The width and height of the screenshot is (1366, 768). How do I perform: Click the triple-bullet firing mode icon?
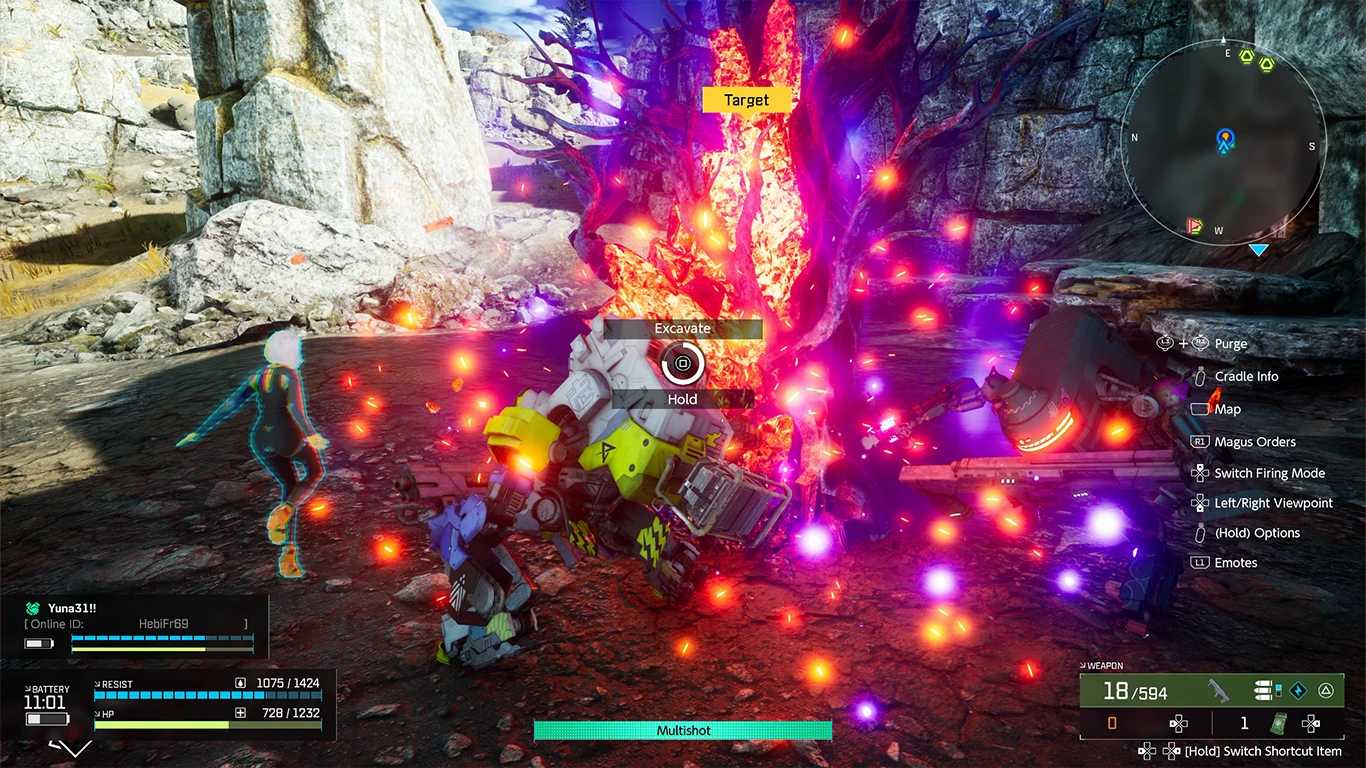pos(1267,690)
